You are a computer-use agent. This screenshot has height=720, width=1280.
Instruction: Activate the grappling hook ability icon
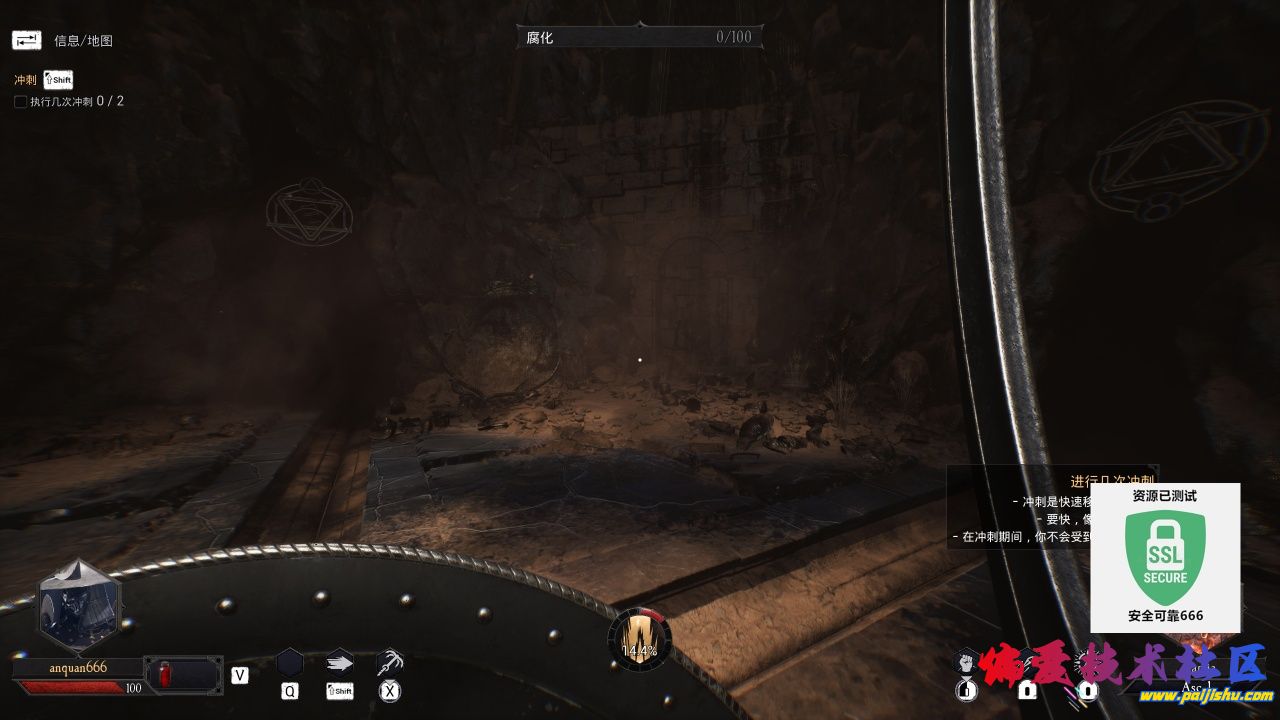390,661
